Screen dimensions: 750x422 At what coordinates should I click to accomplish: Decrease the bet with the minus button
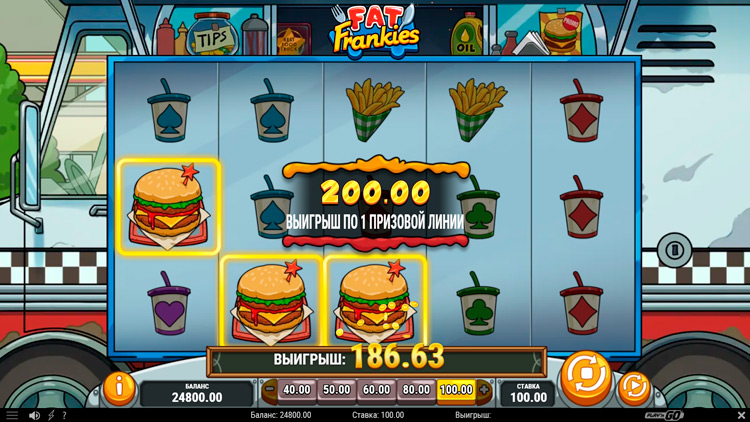[x=269, y=389]
